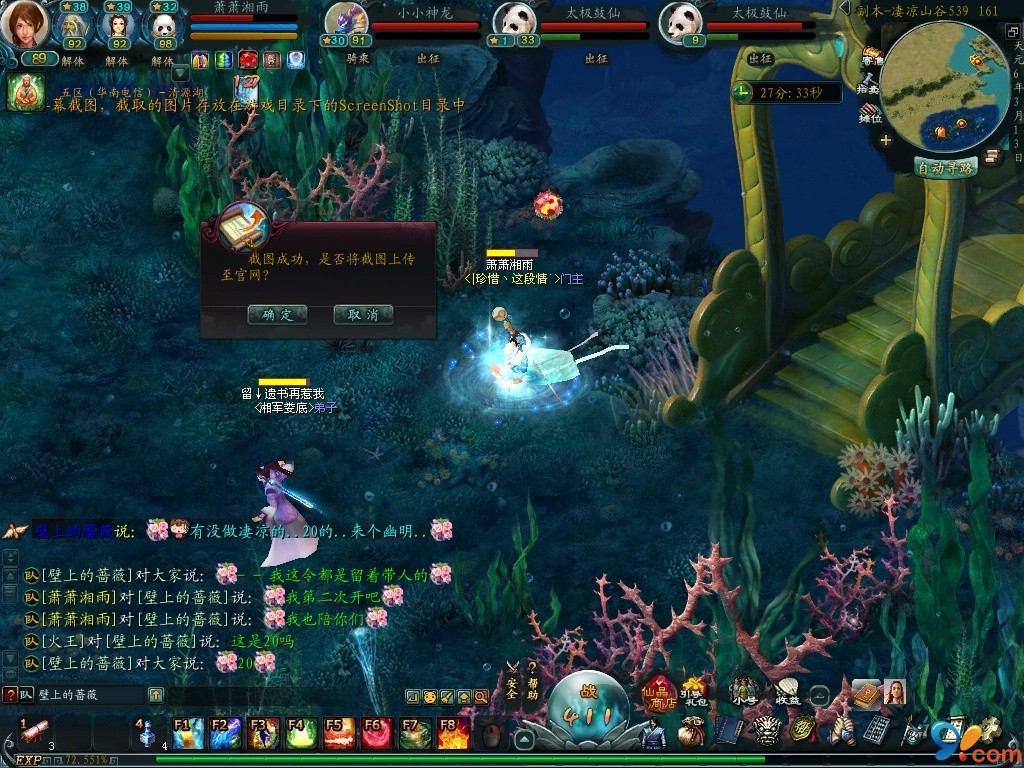Image resolution: width=1024 pixels, height=768 pixels.
Task: Select the player's character portrait
Action: (24, 26)
